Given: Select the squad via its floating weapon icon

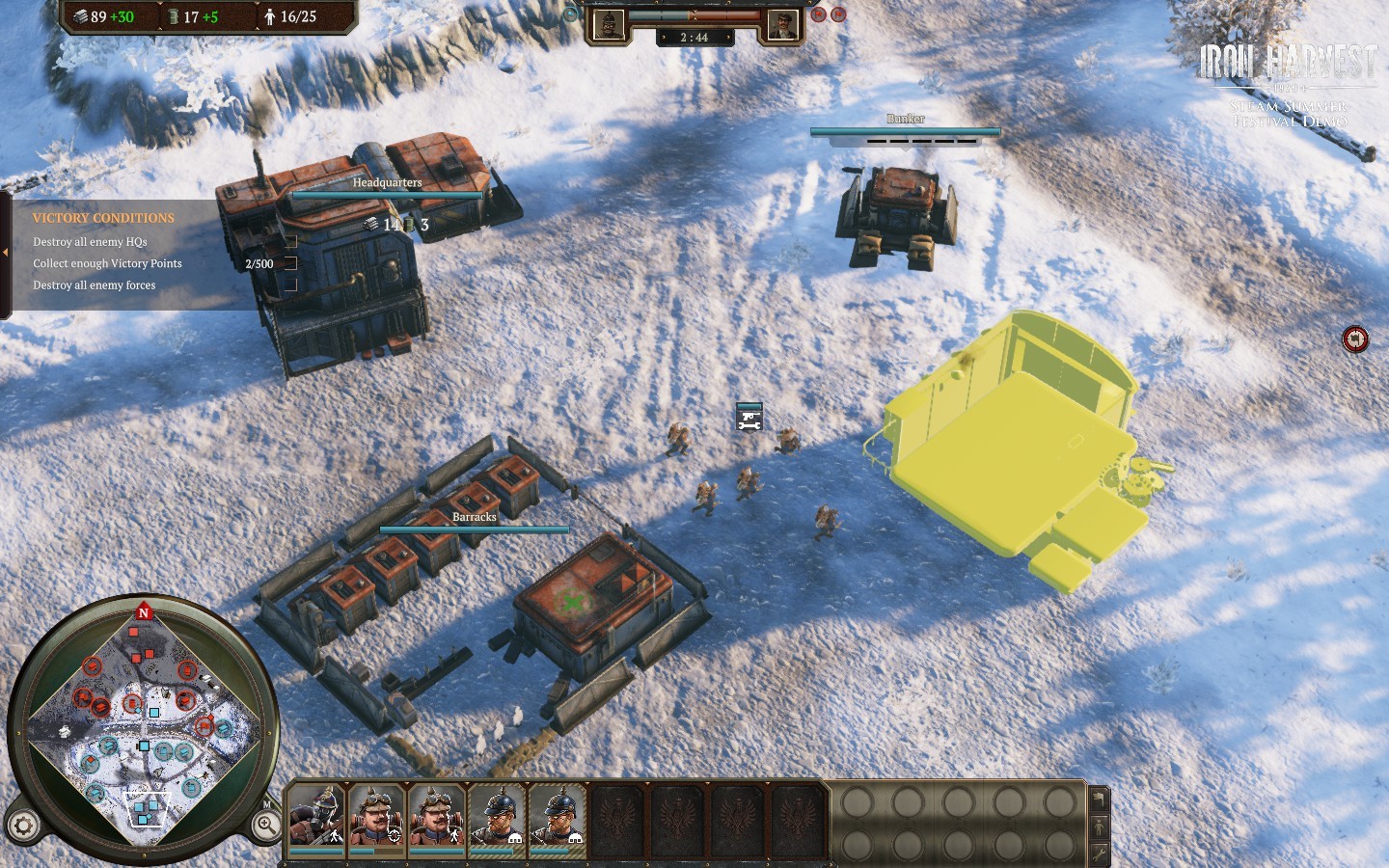Looking at the screenshot, I should [749, 418].
